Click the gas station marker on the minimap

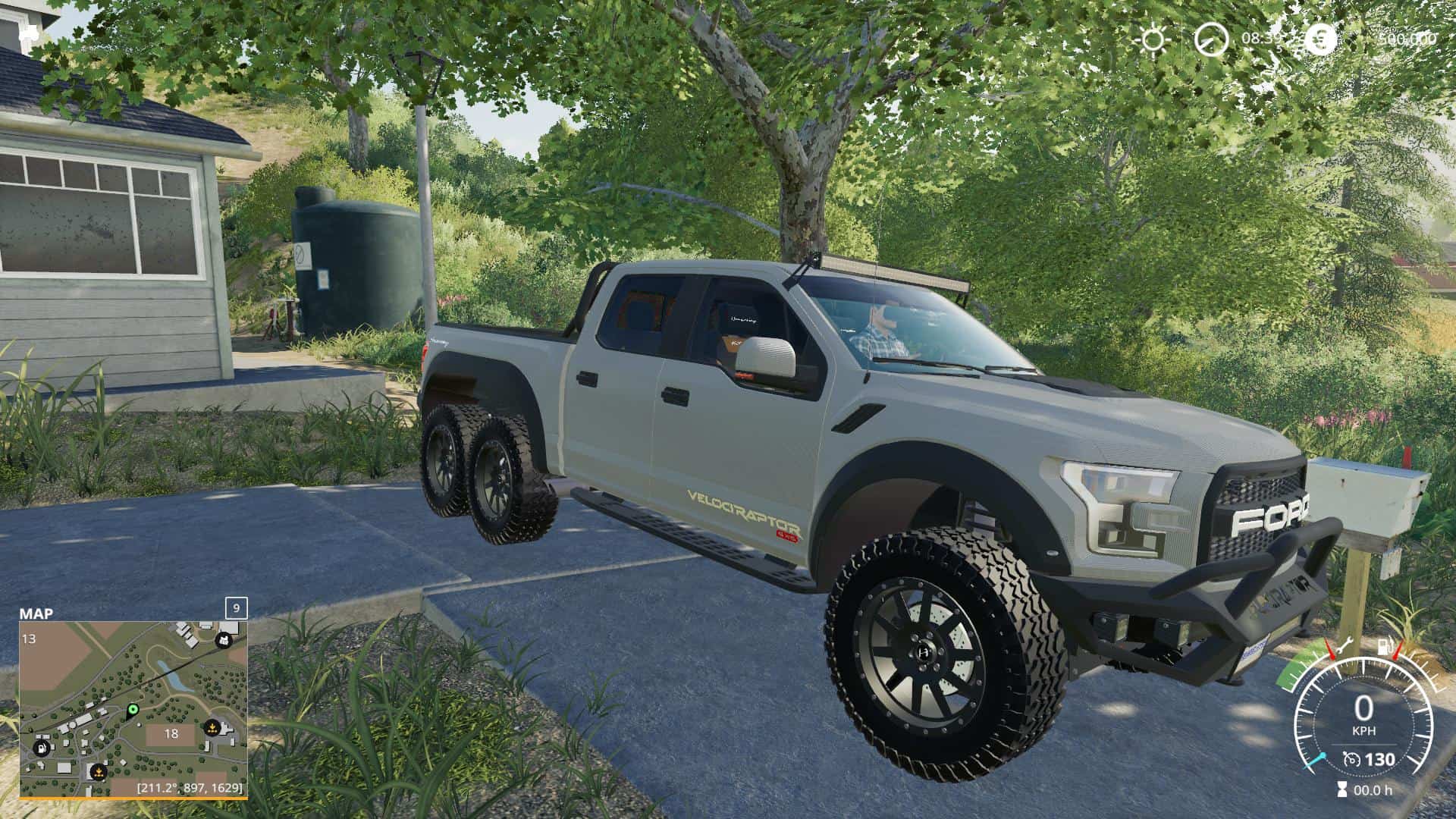point(42,748)
